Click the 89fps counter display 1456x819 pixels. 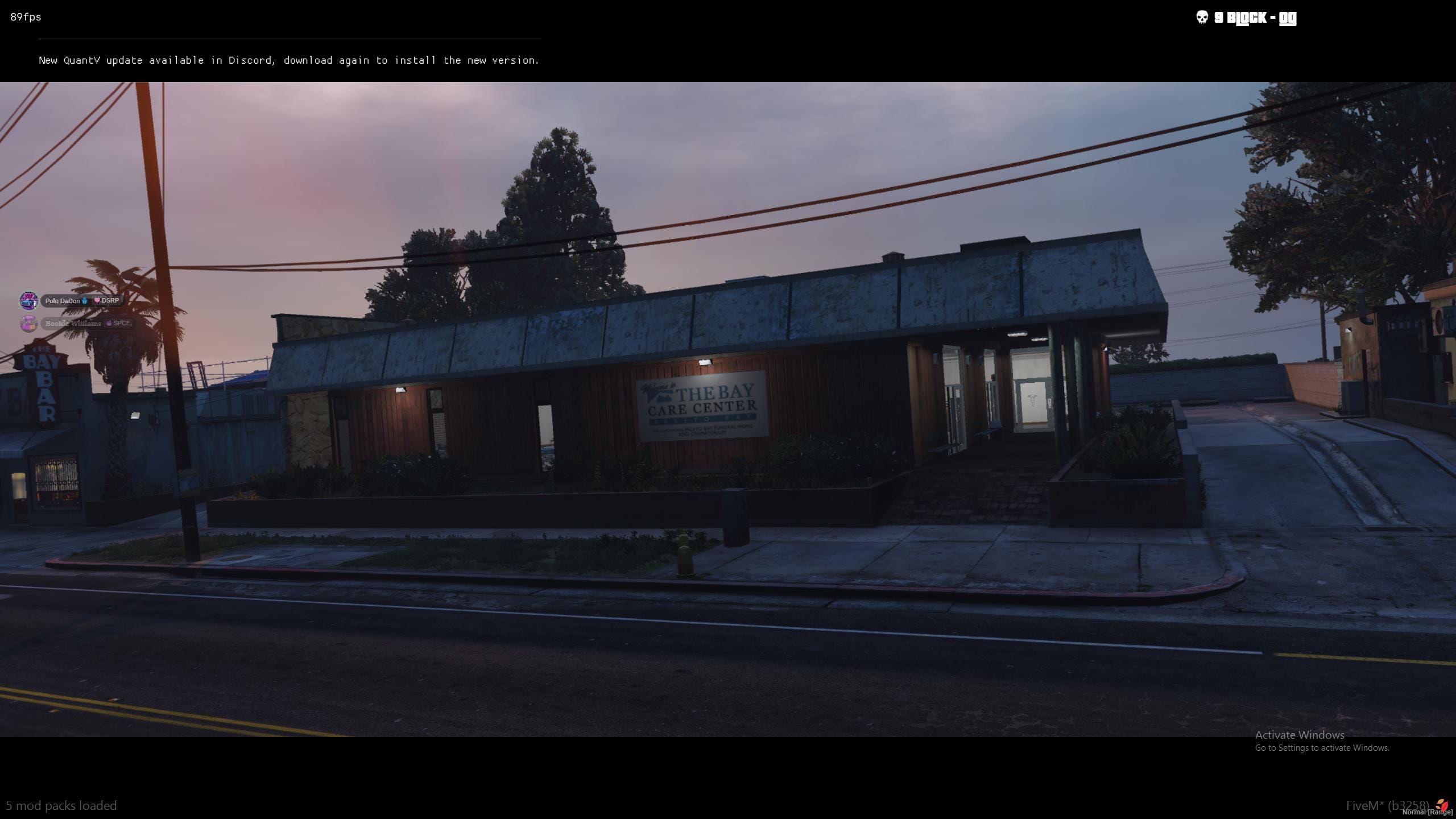point(24,17)
